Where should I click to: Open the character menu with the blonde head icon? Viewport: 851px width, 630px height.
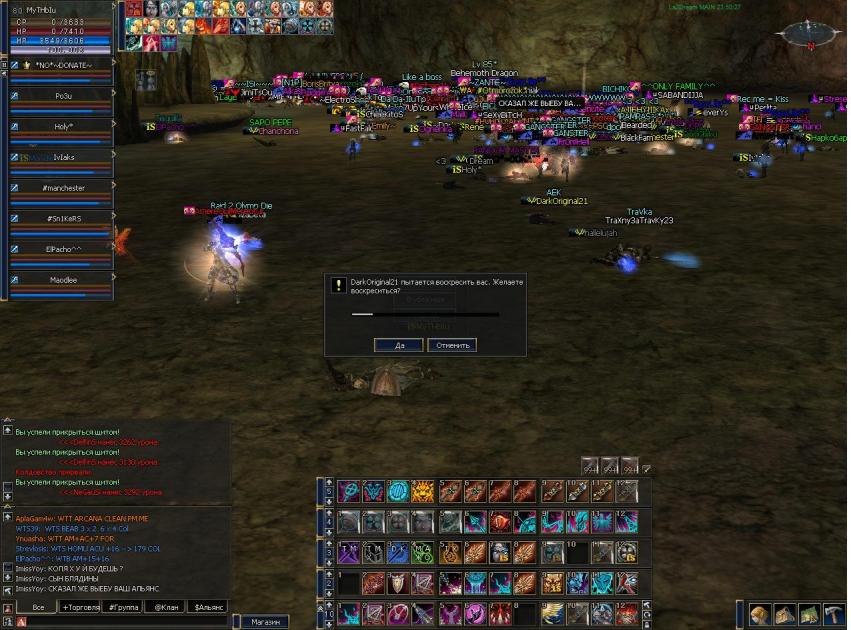coord(759,613)
